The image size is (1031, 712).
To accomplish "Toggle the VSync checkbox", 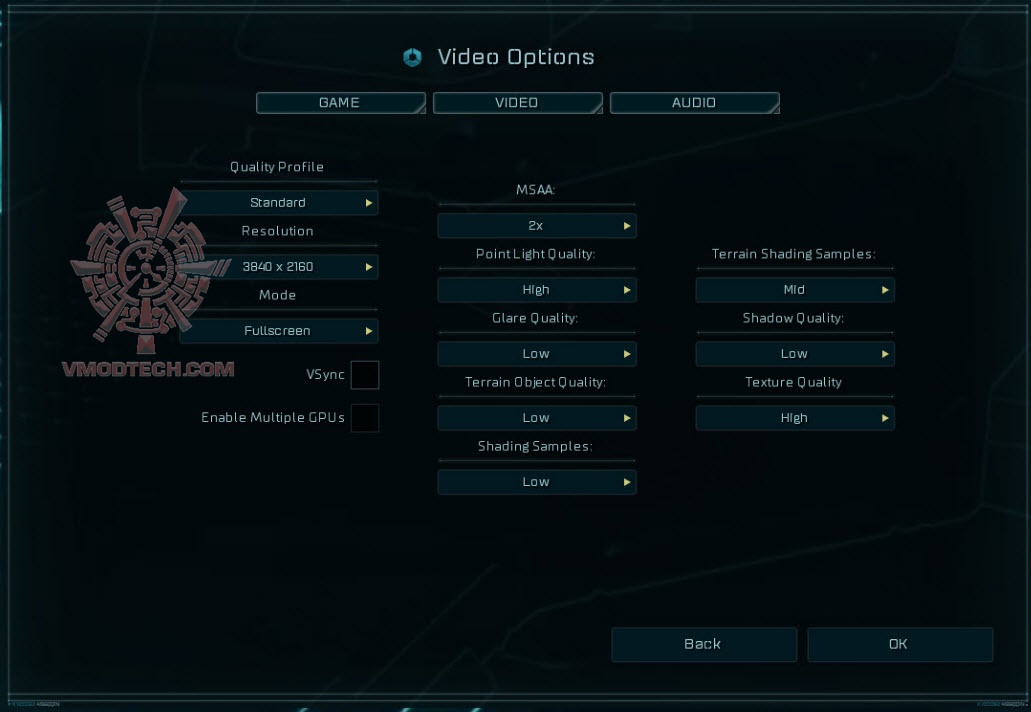I will point(365,375).
